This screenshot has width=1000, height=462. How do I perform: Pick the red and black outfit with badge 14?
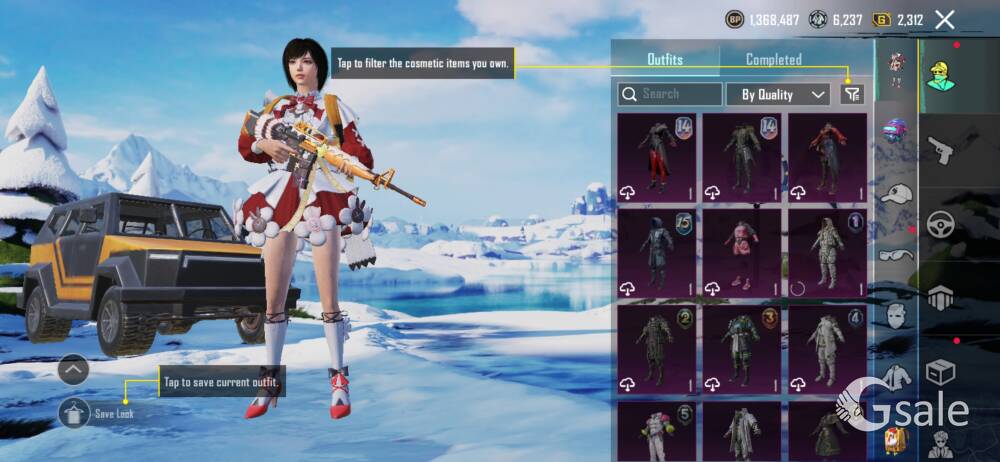pyautogui.click(x=656, y=157)
